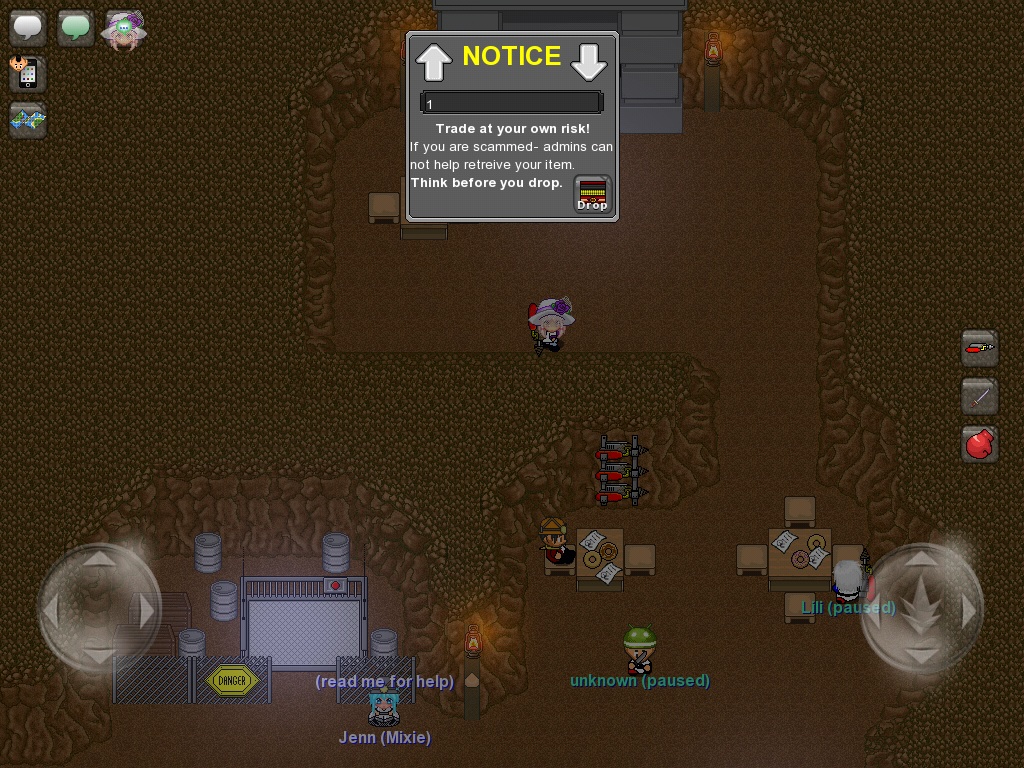Decrease quantity with the down arrow

[589, 62]
